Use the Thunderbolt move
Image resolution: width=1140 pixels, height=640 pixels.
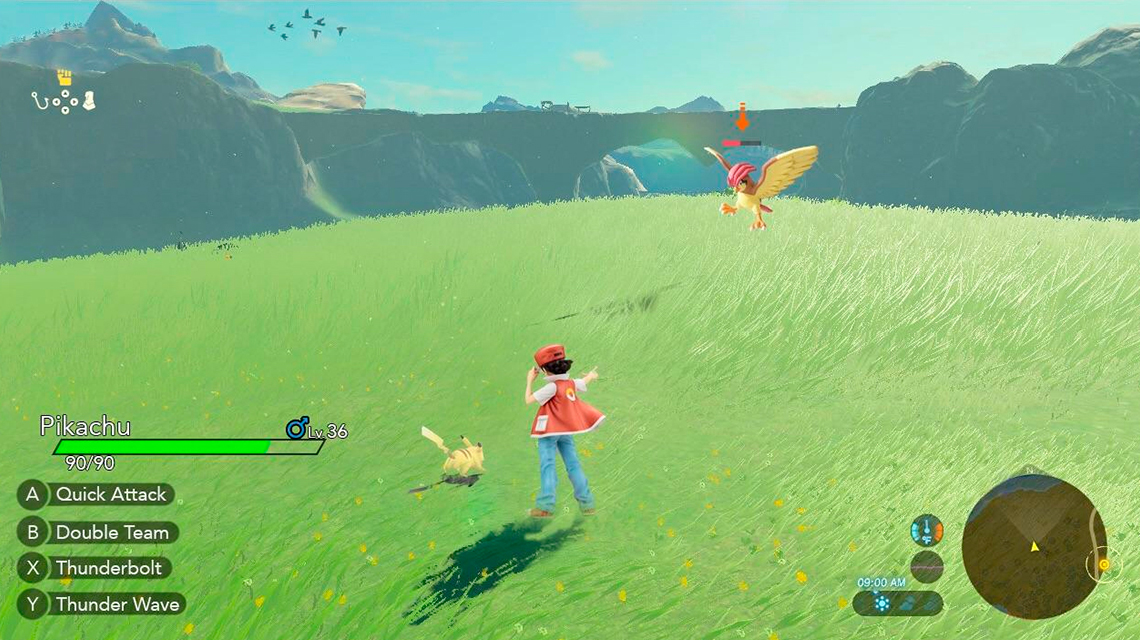tap(95, 568)
